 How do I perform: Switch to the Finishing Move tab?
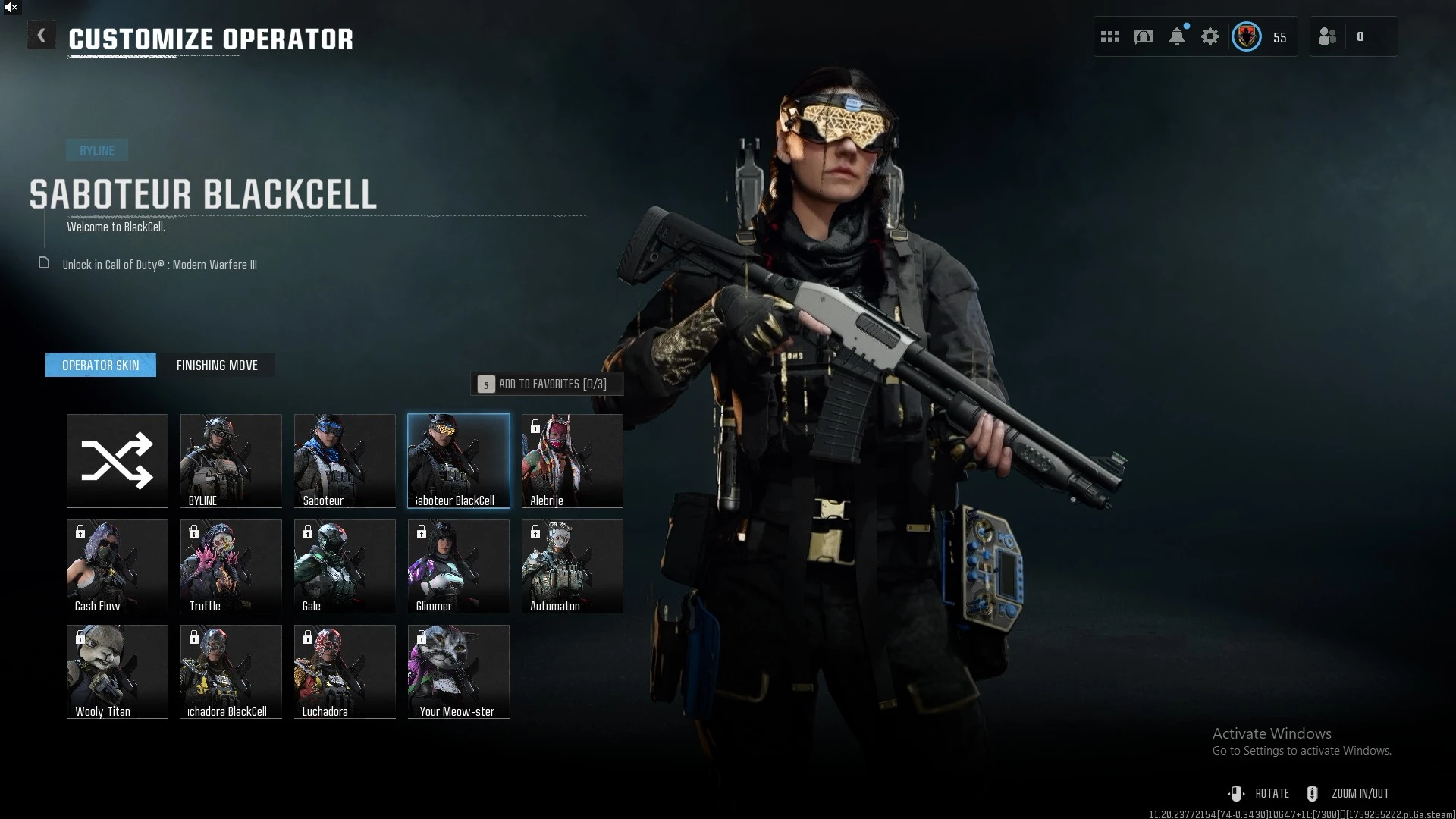click(x=217, y=366)
